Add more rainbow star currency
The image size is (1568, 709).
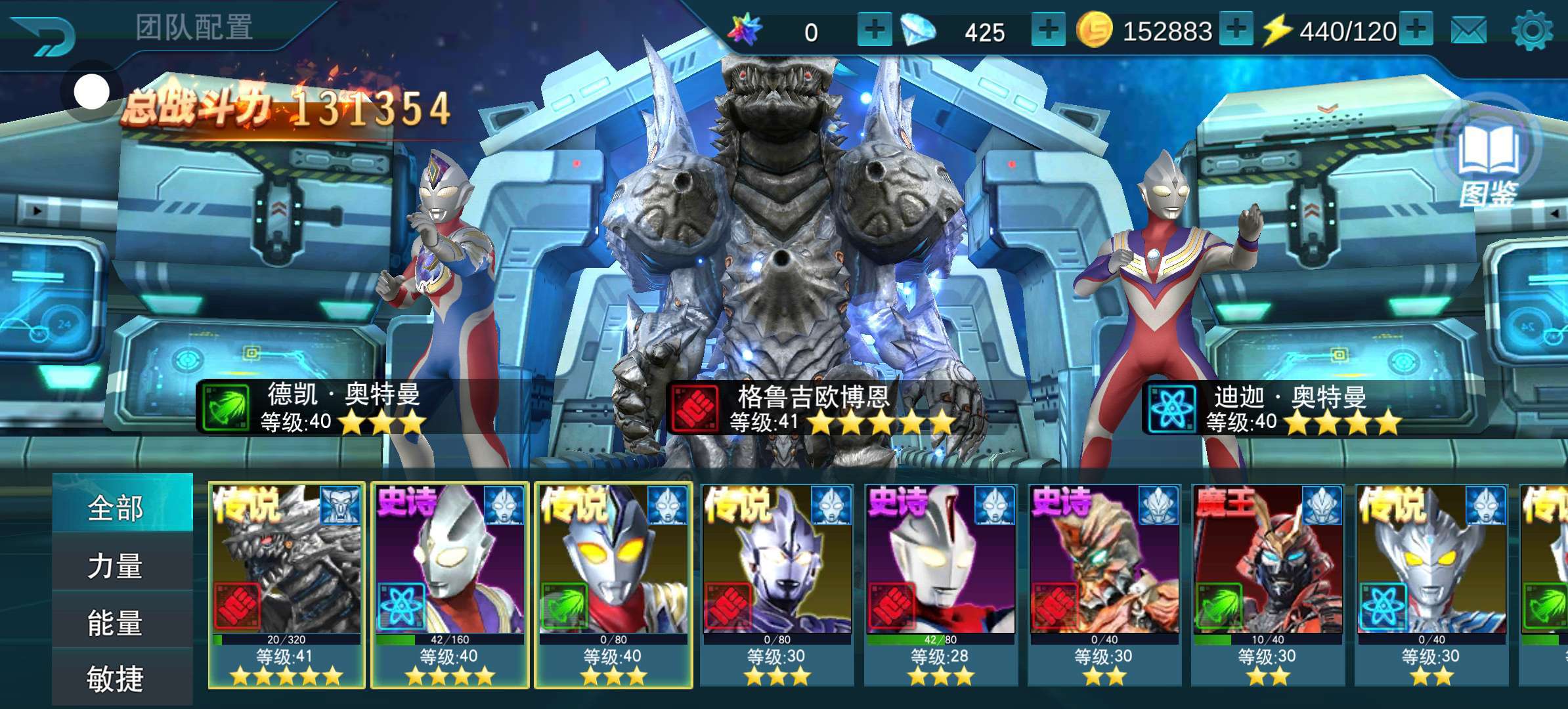point(874,30)
